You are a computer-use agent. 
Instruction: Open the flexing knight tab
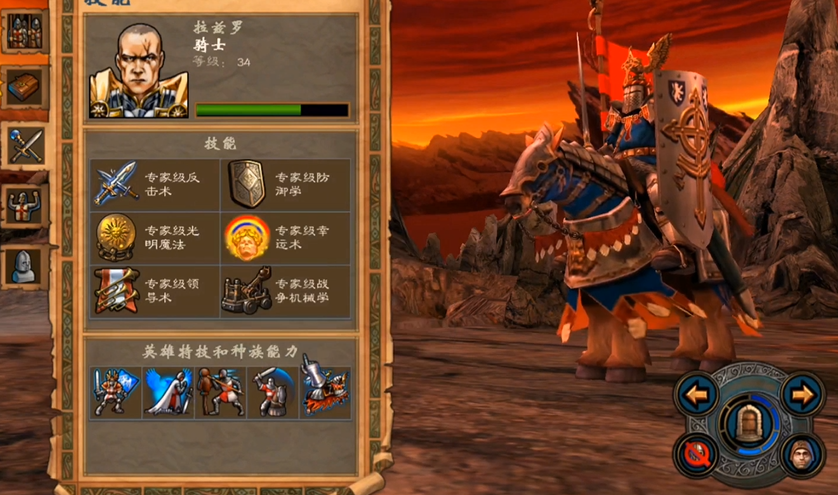(x=23, y=206)
